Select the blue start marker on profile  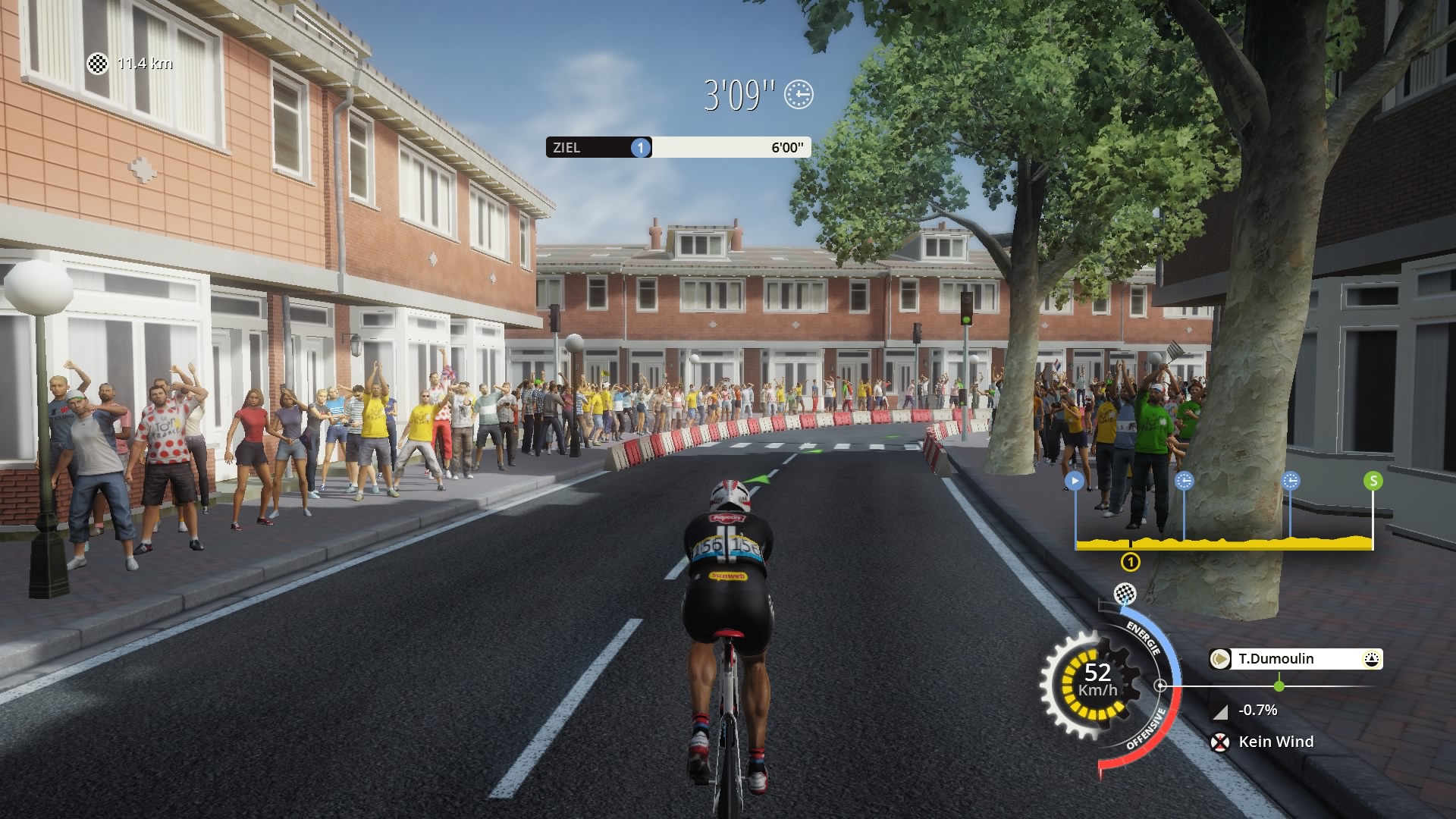click(x=1074, y=481)
